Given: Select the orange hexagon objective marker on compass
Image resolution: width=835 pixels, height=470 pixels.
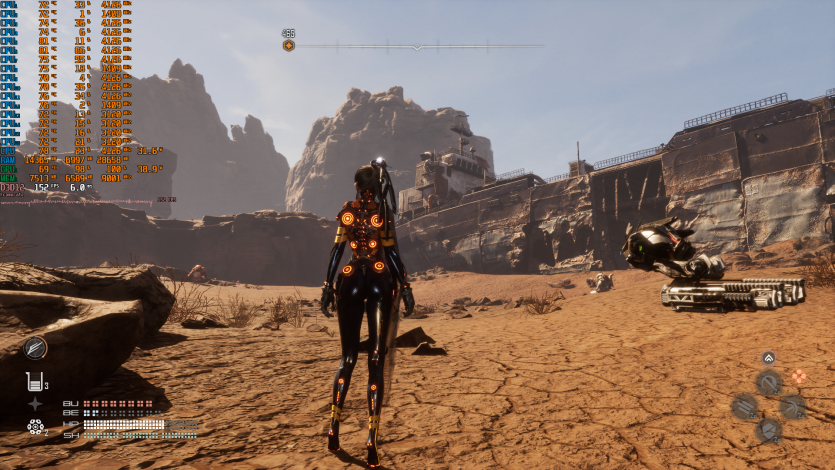Looking at the screenshot, I should pos(289,45).
